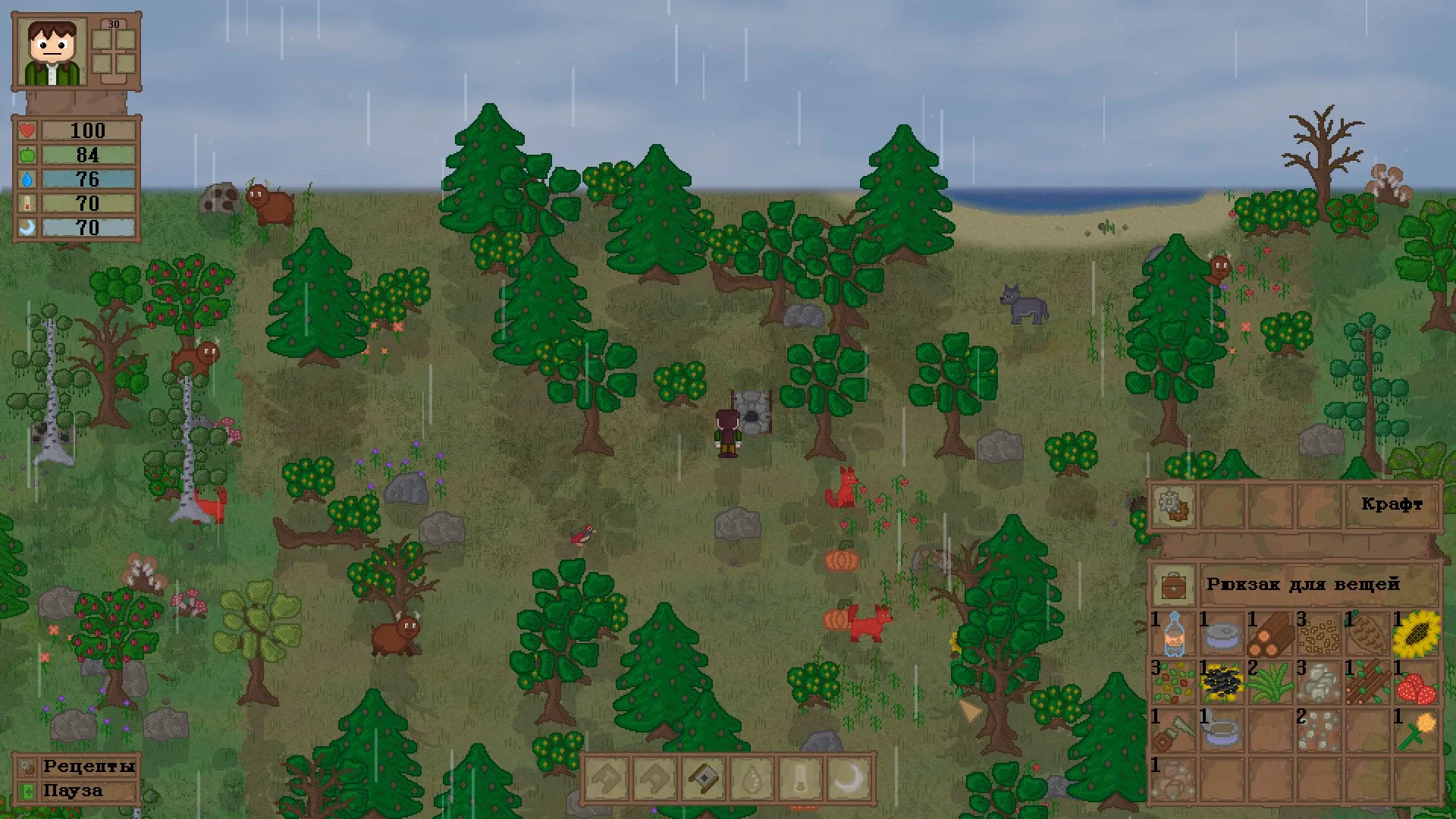Expand the map scroll icon in the bottom toolbar
The height and width of the screenshot is (819, 1456).
click(x=704, y=780)
